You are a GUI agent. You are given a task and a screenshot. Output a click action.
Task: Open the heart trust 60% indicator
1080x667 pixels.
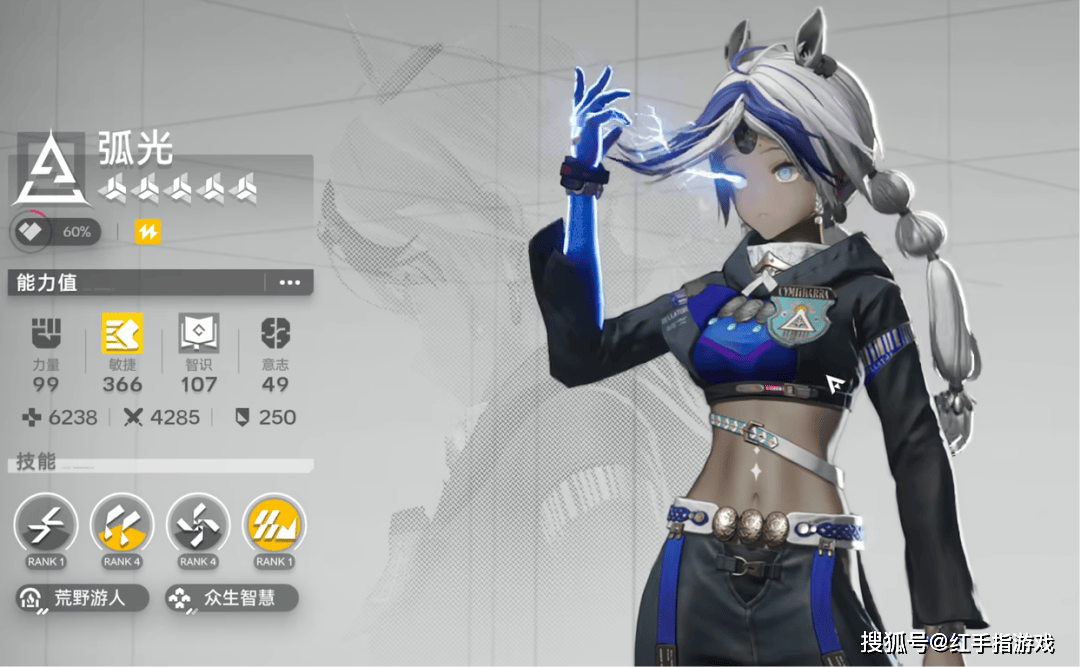pyautogui.click(x=55, y=232)
